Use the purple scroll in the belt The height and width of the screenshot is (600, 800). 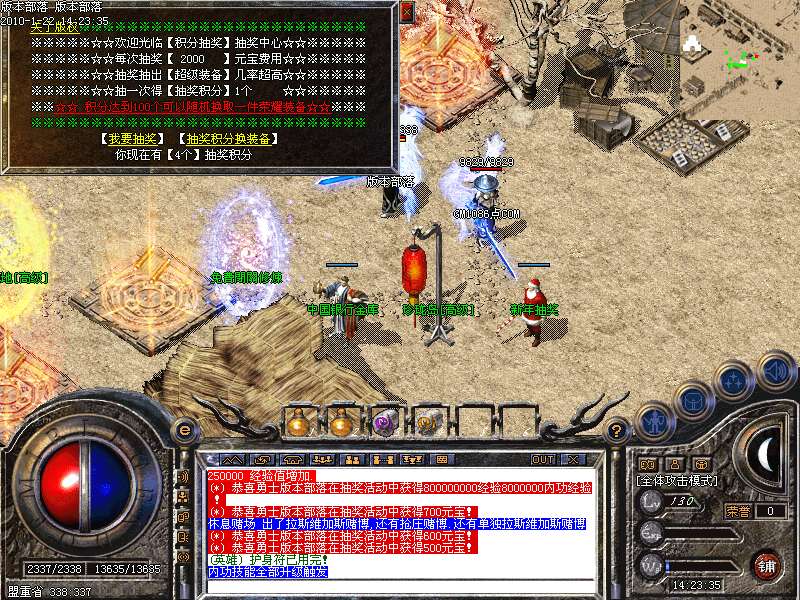[x=383, y=423]
